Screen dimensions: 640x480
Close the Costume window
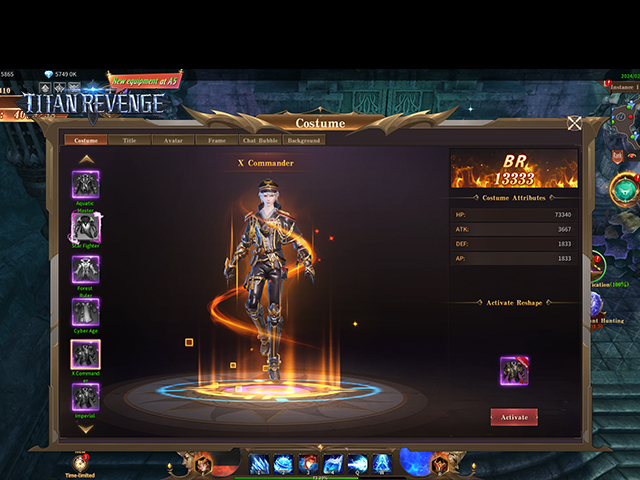coord(574,123)
